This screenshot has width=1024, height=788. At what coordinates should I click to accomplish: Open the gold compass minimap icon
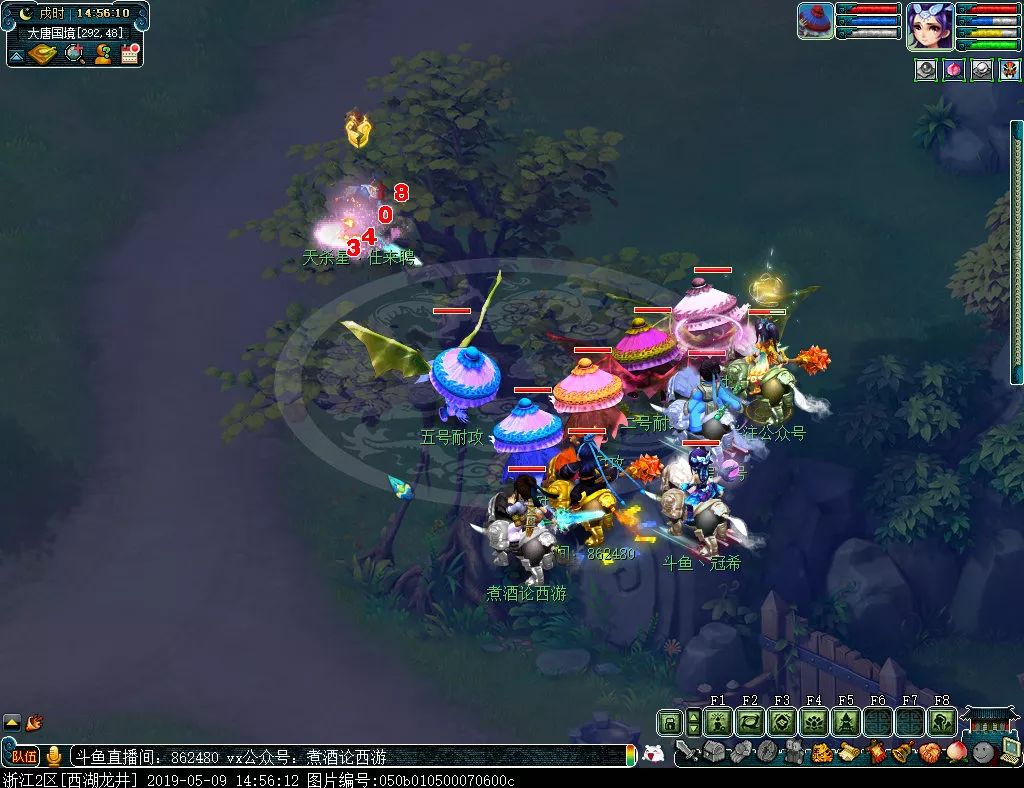pyautogui.click(x=43, y=54)
